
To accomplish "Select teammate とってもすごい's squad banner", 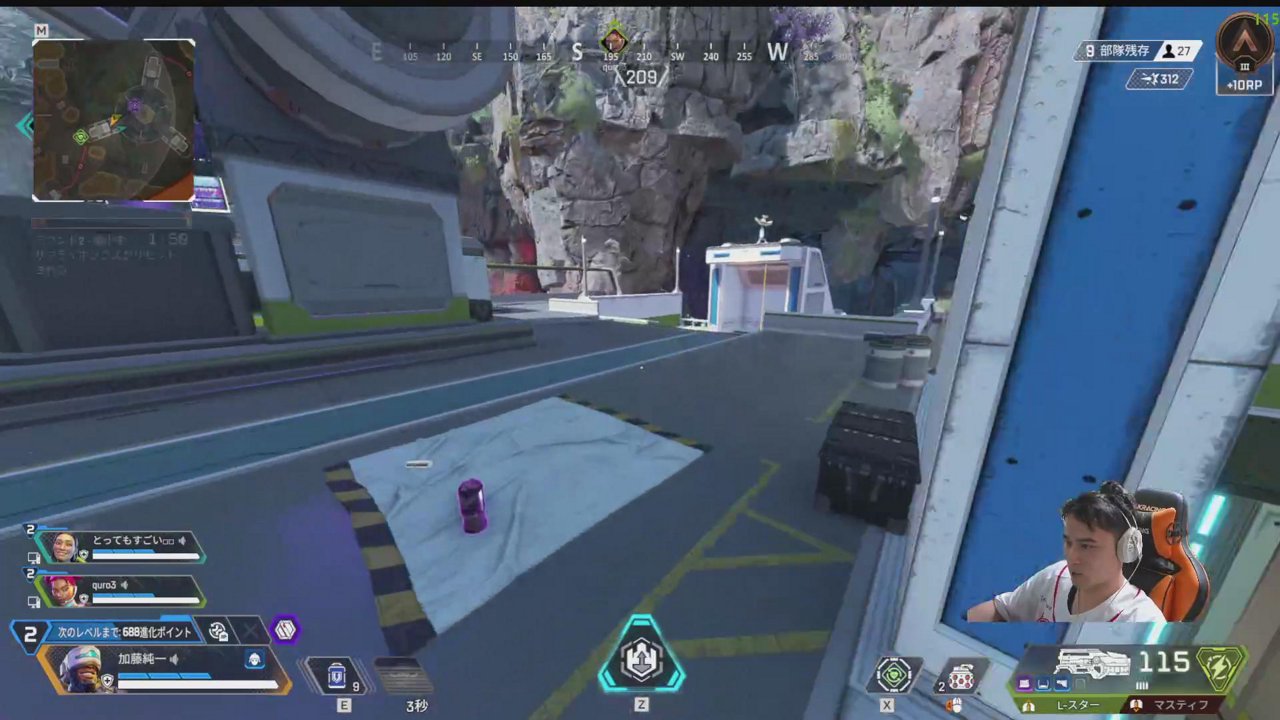I will (x=120, y=547).
